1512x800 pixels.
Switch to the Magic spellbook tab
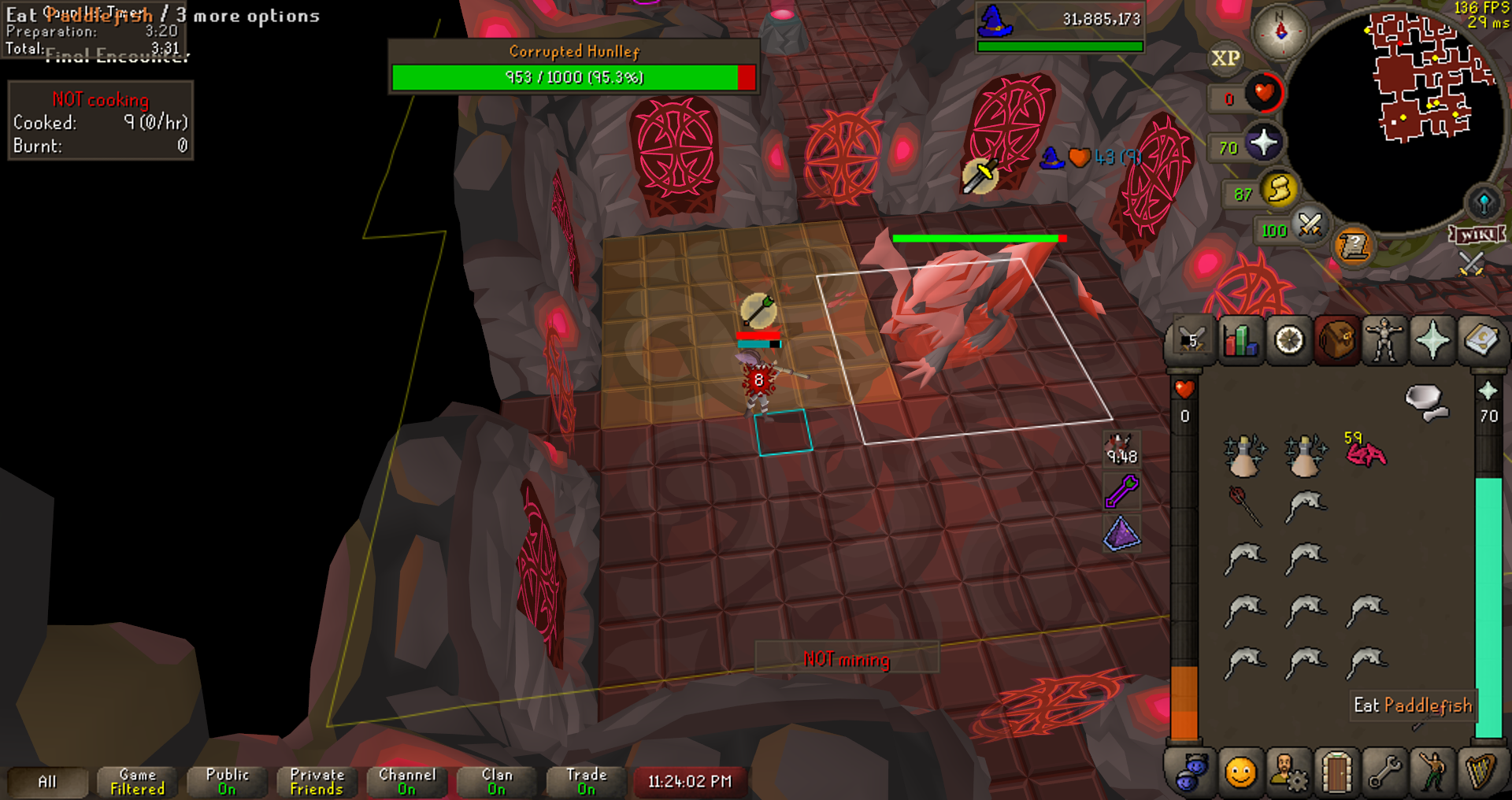point(1480,341)
